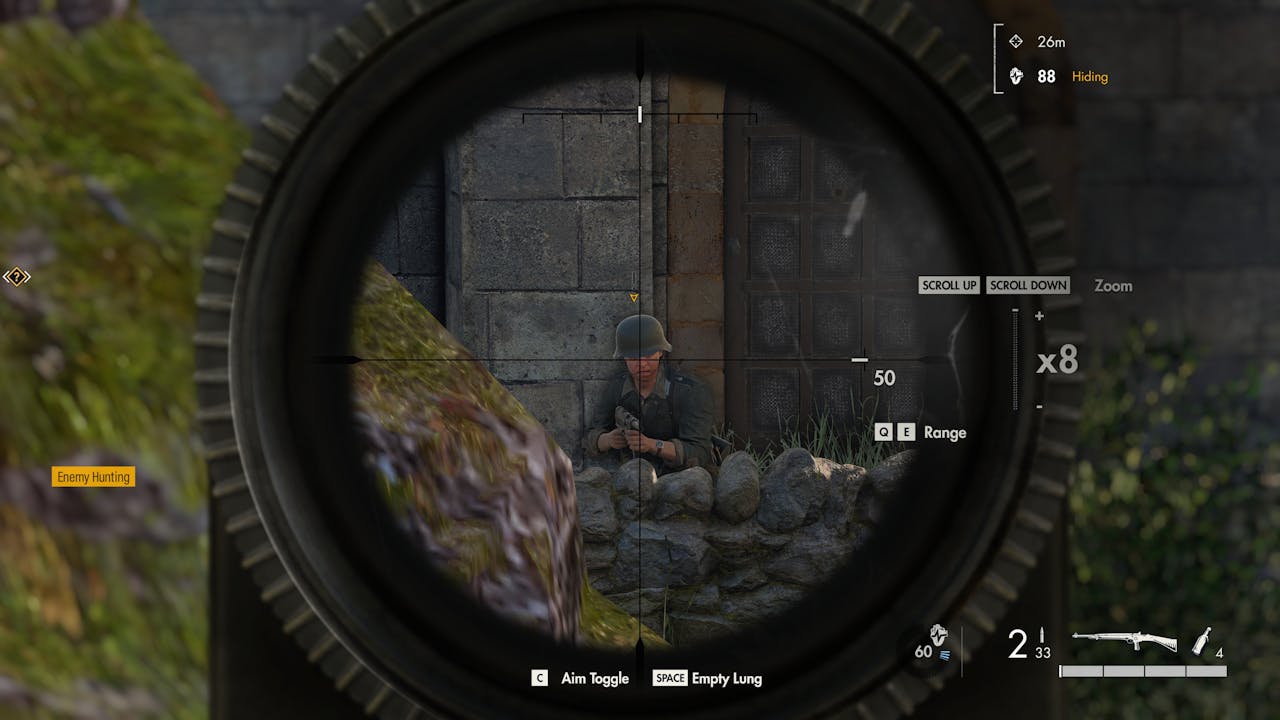The image size is (1280, 720).
Task: Click the fire rate indicator icon
Action: coord(945,654)
